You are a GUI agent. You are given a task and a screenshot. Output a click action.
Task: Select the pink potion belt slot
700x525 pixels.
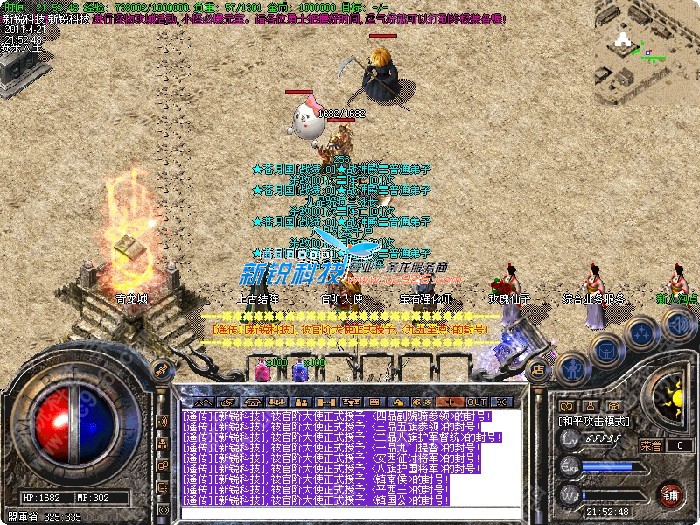(263, 370)
